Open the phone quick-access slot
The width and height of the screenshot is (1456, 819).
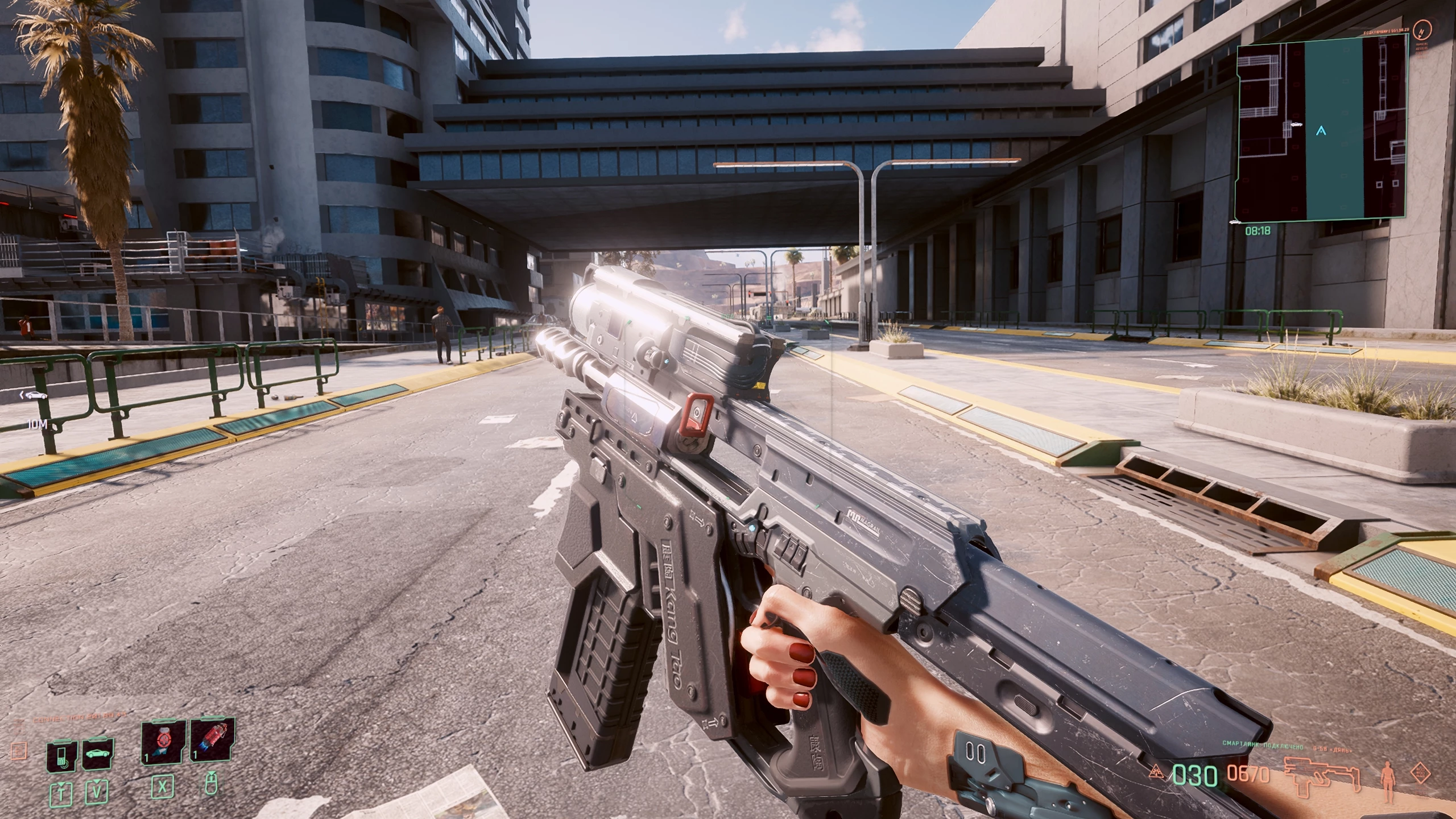coord(62,755)
